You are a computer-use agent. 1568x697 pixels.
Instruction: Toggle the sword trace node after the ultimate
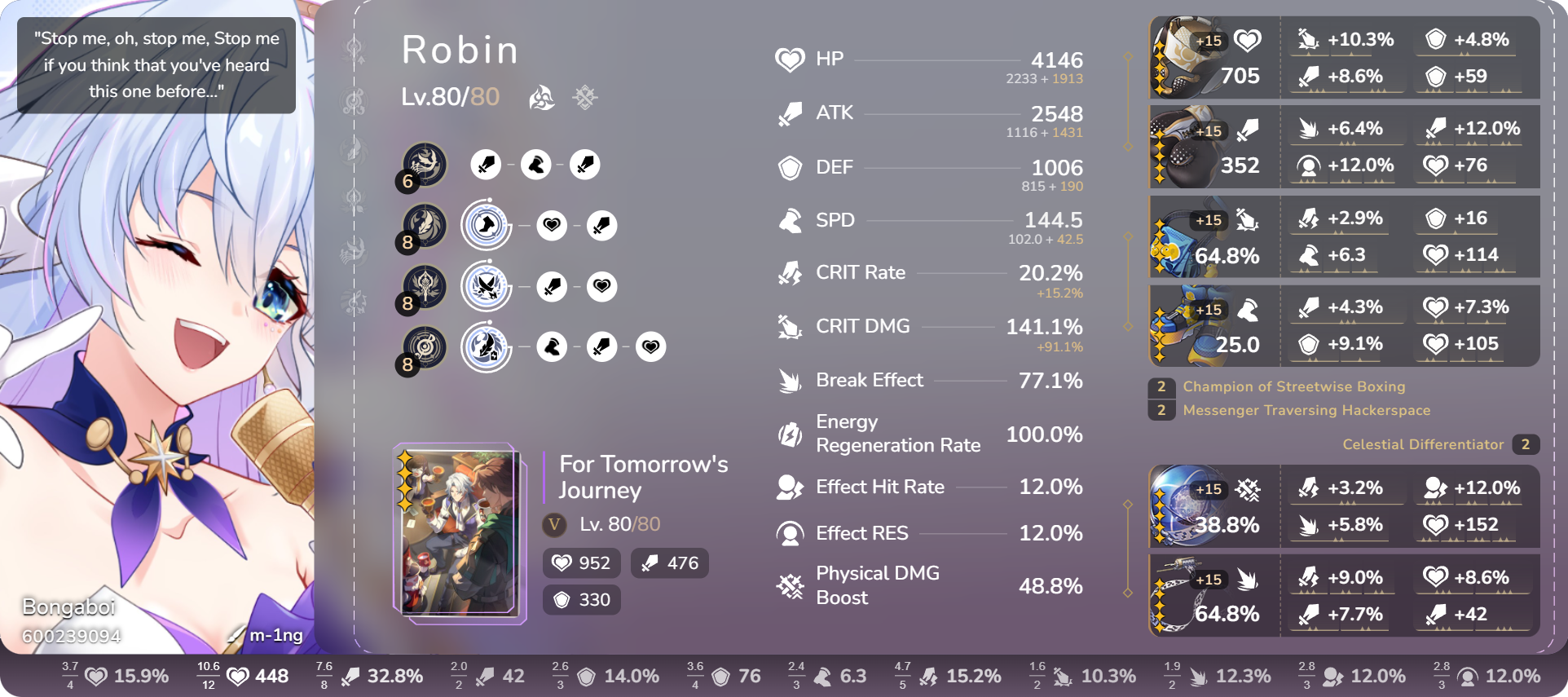click(553, 286)
